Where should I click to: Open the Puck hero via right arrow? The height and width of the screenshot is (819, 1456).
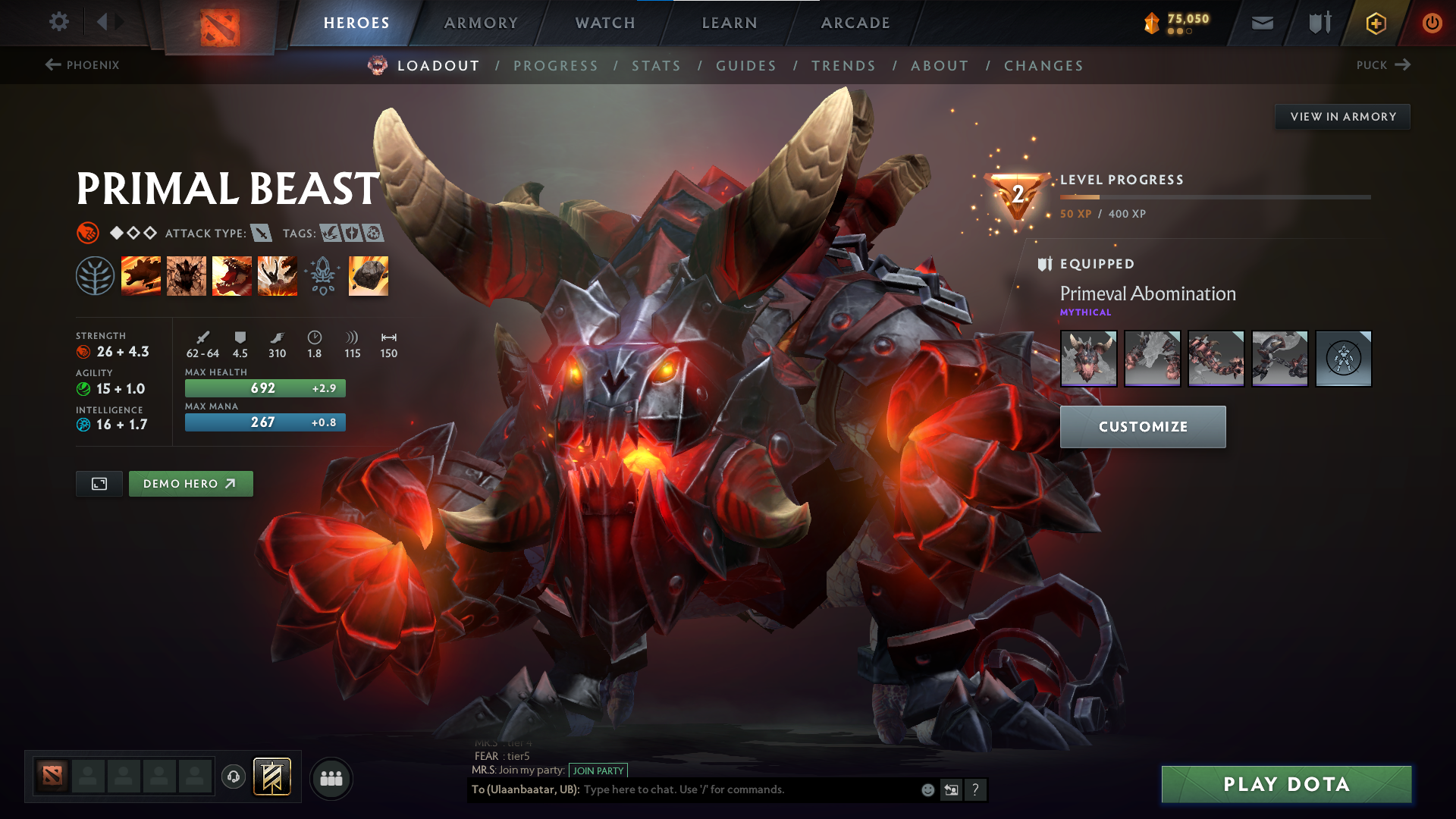click(x=1401, y=65)
